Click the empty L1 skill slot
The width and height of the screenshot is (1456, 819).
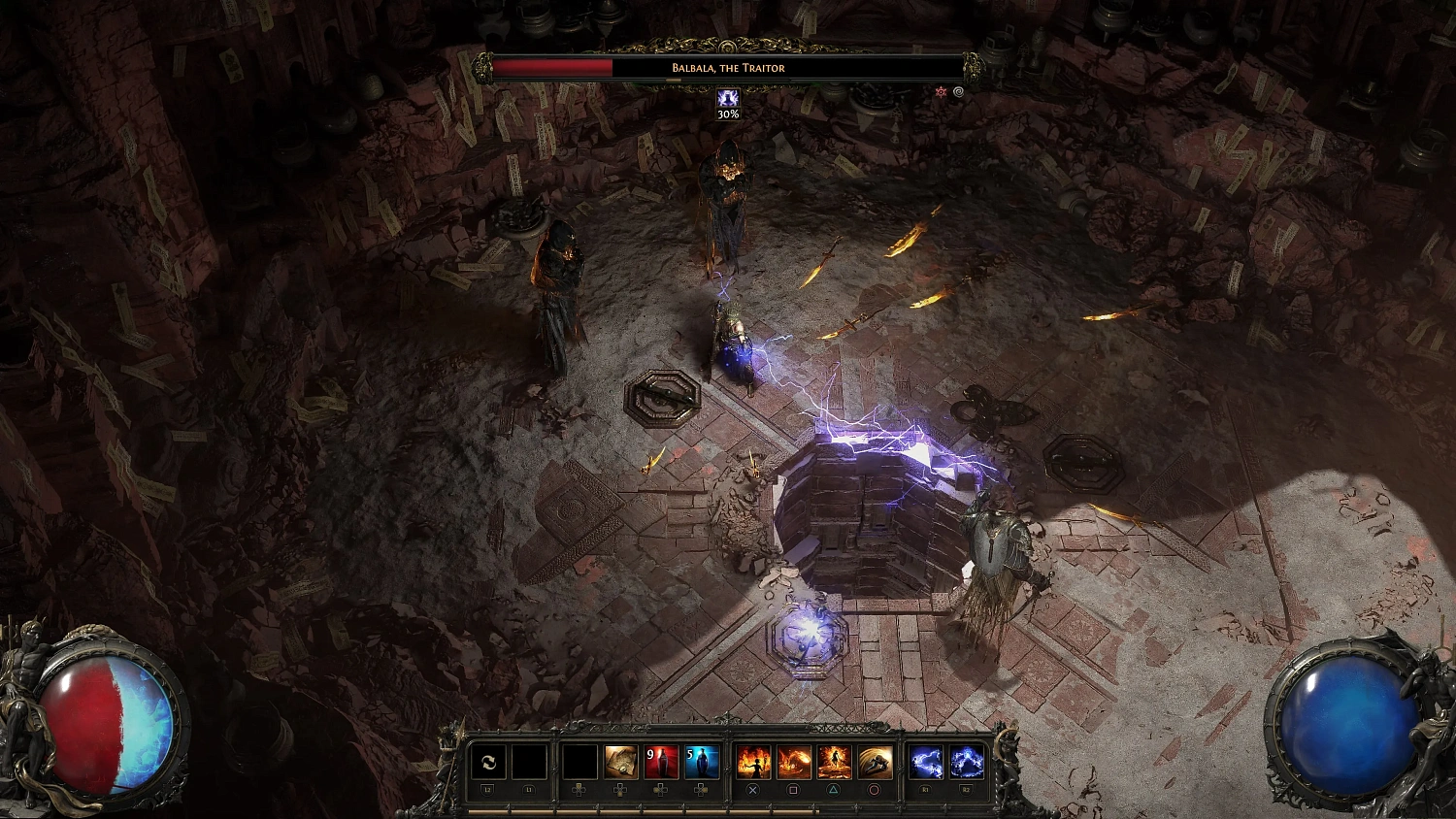[x=529, y=761]
